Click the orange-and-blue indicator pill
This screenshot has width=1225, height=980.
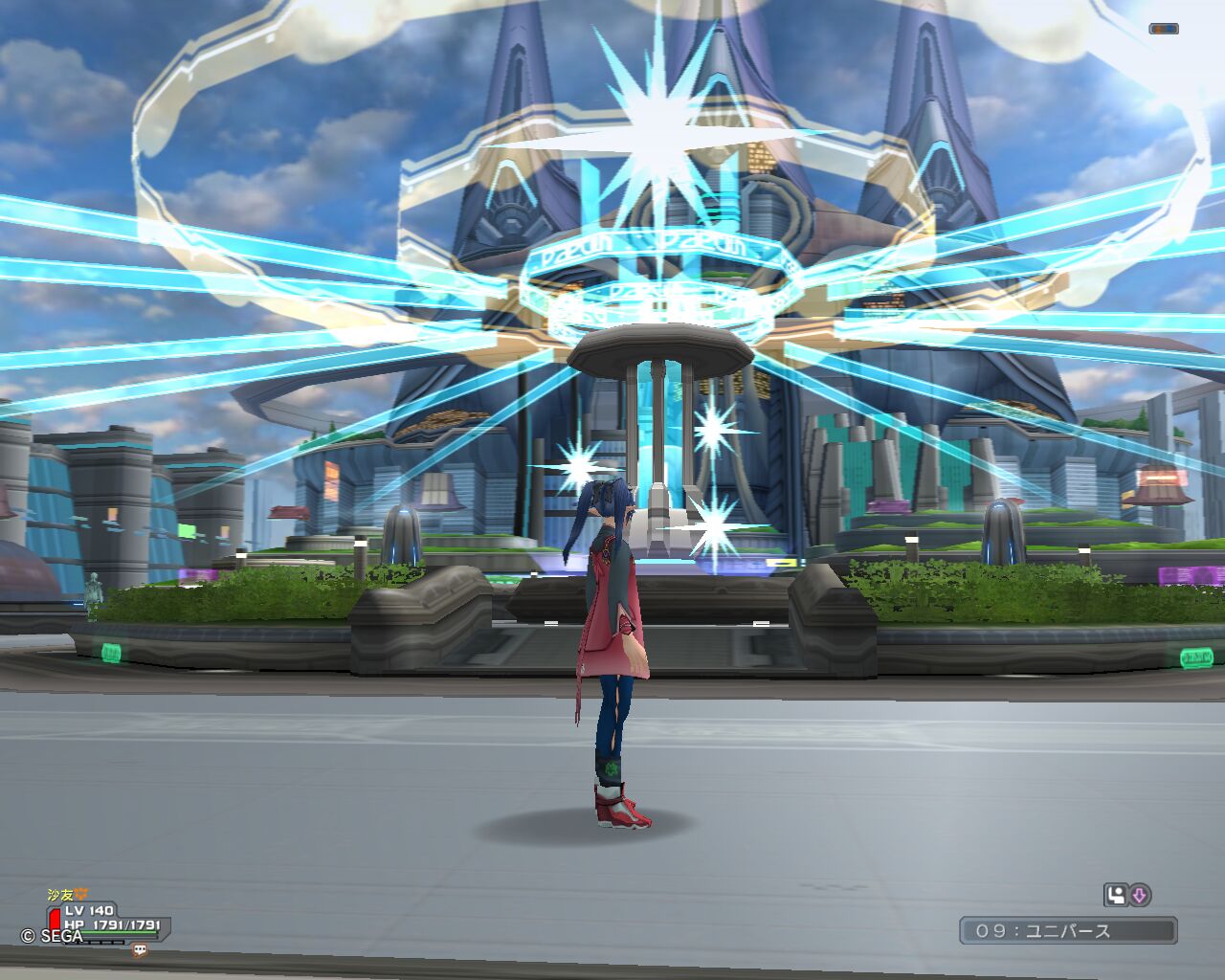tap(1163, 30)
